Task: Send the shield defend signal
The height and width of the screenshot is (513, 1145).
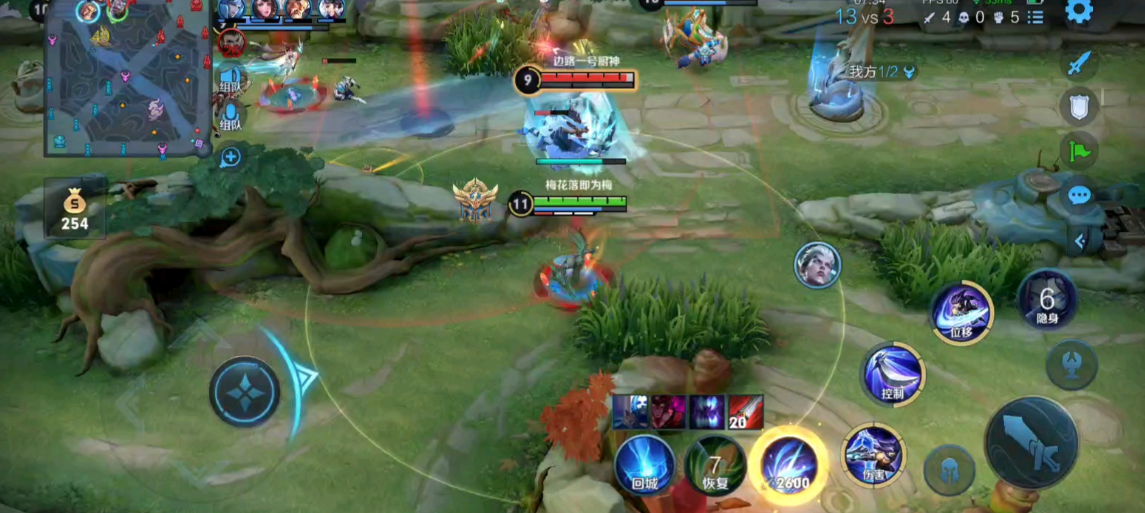Action: [1078, 107]
